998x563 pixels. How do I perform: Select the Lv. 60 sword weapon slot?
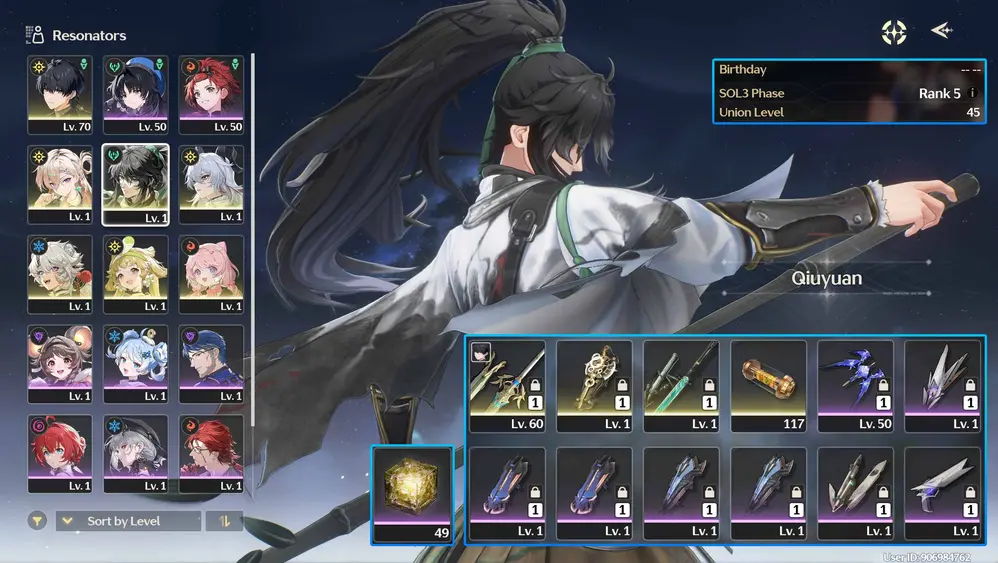[x=507, y=386]
